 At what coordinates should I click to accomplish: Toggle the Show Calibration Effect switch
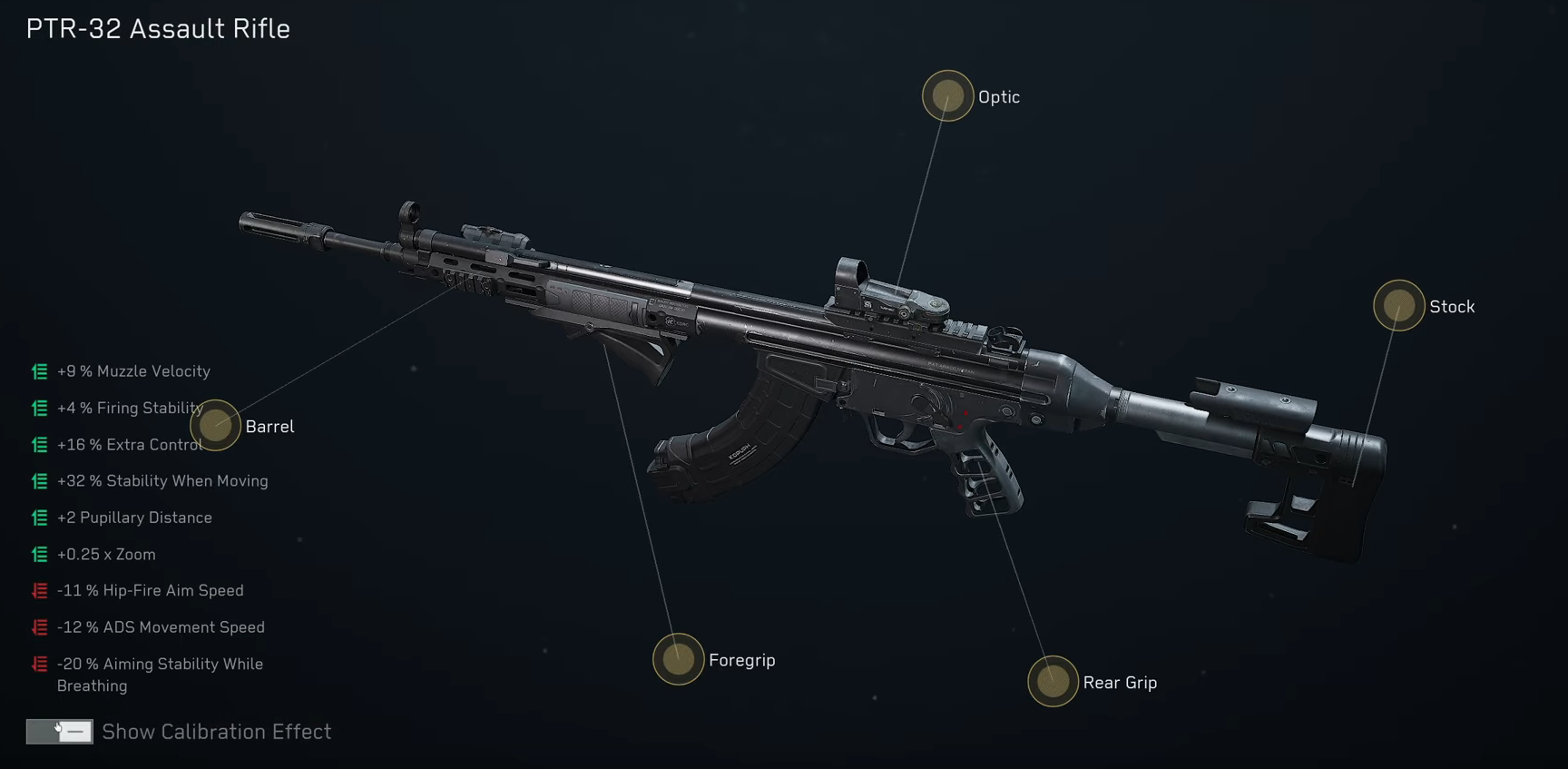60,732
